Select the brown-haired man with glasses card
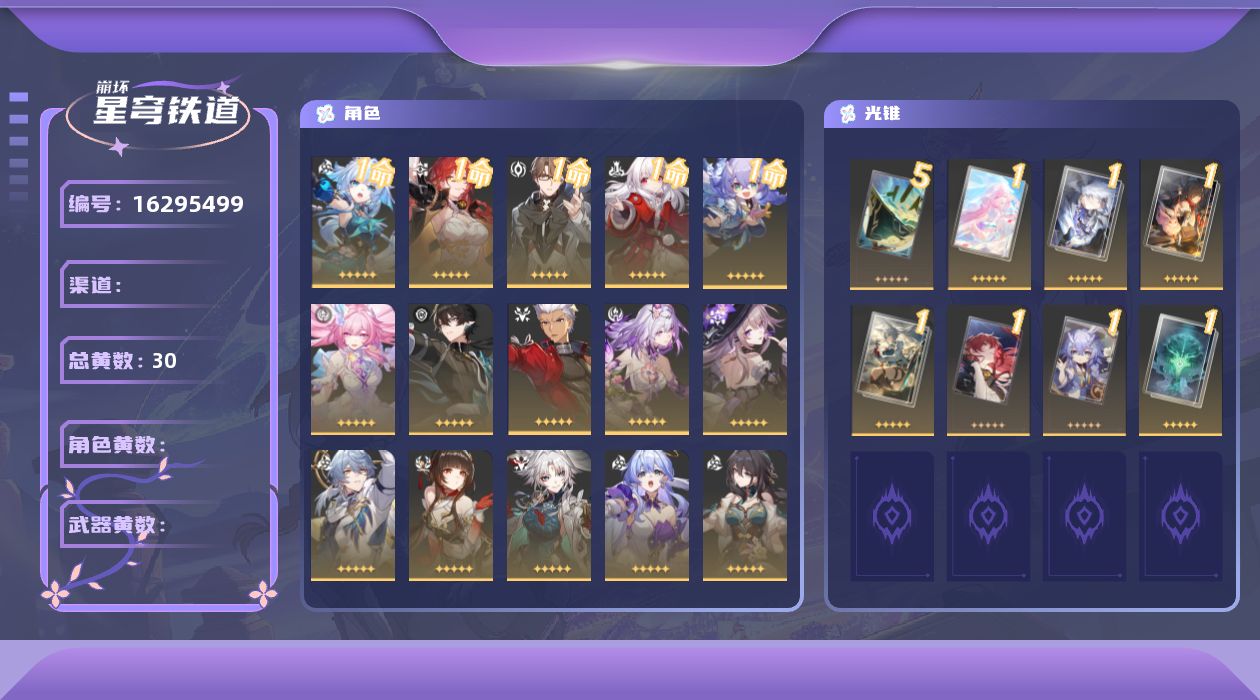The height and width of the screenshot is (700, 1260). (x=549, y=222)
